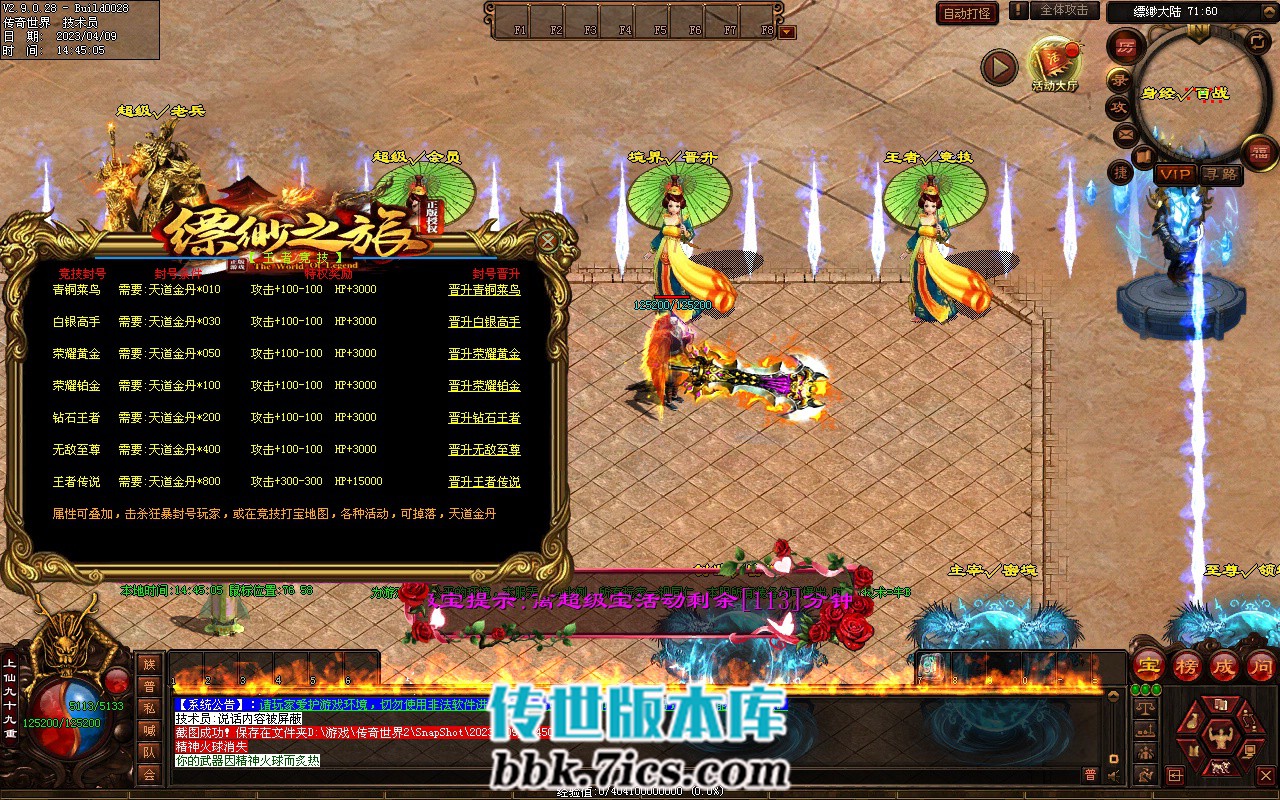This screenshot has height=800, width=1280.
Task: Click the round play arrow button
Action: click(x=998, y=68)
